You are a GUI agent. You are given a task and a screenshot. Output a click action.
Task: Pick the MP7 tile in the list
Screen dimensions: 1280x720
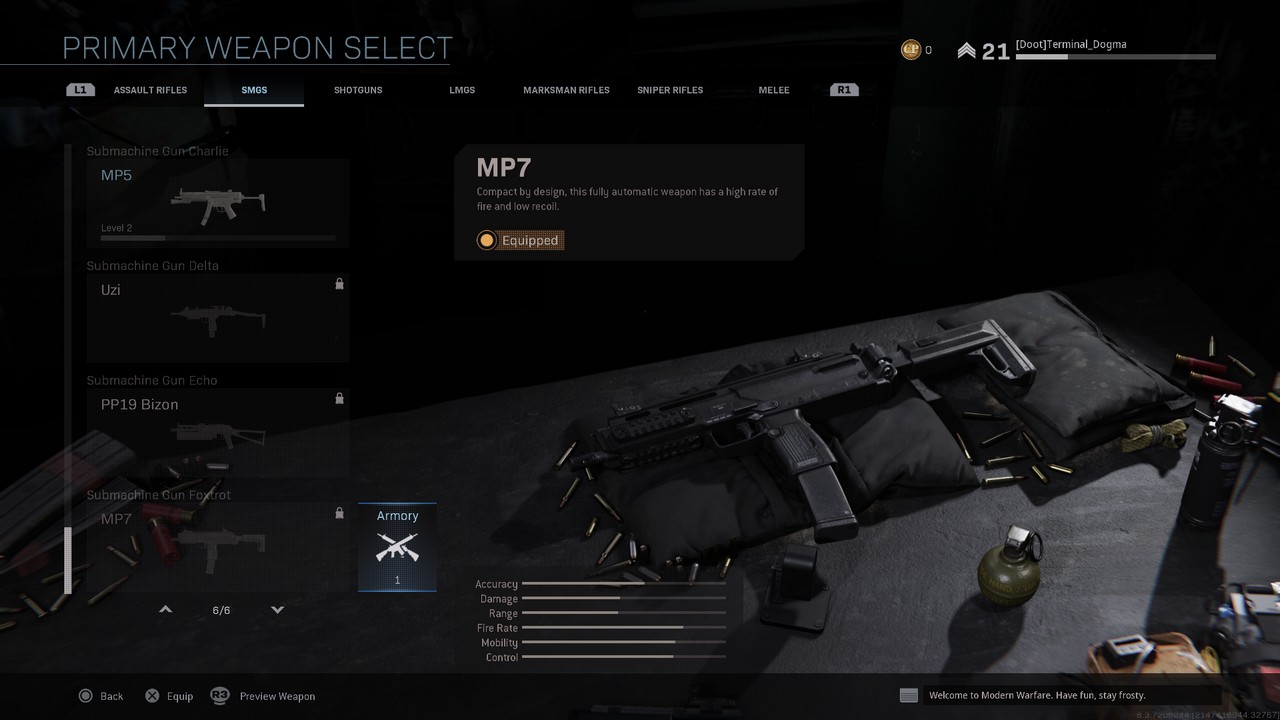coord(217,546)
